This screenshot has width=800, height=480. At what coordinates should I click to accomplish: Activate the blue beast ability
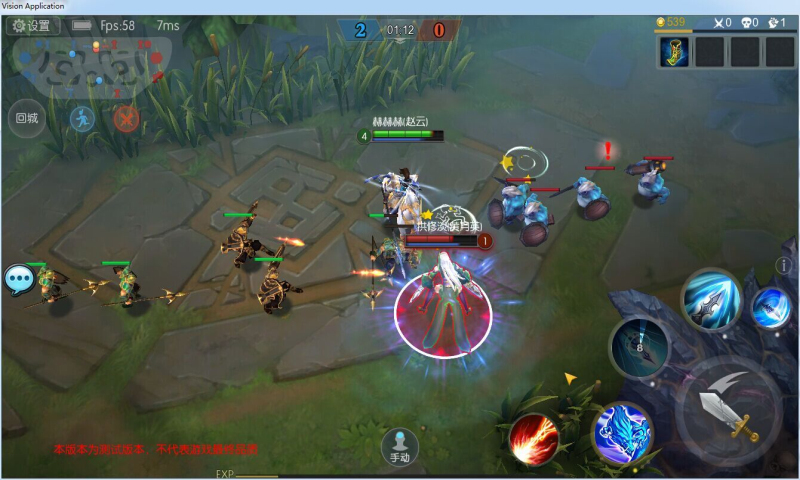tap(622, 432)
